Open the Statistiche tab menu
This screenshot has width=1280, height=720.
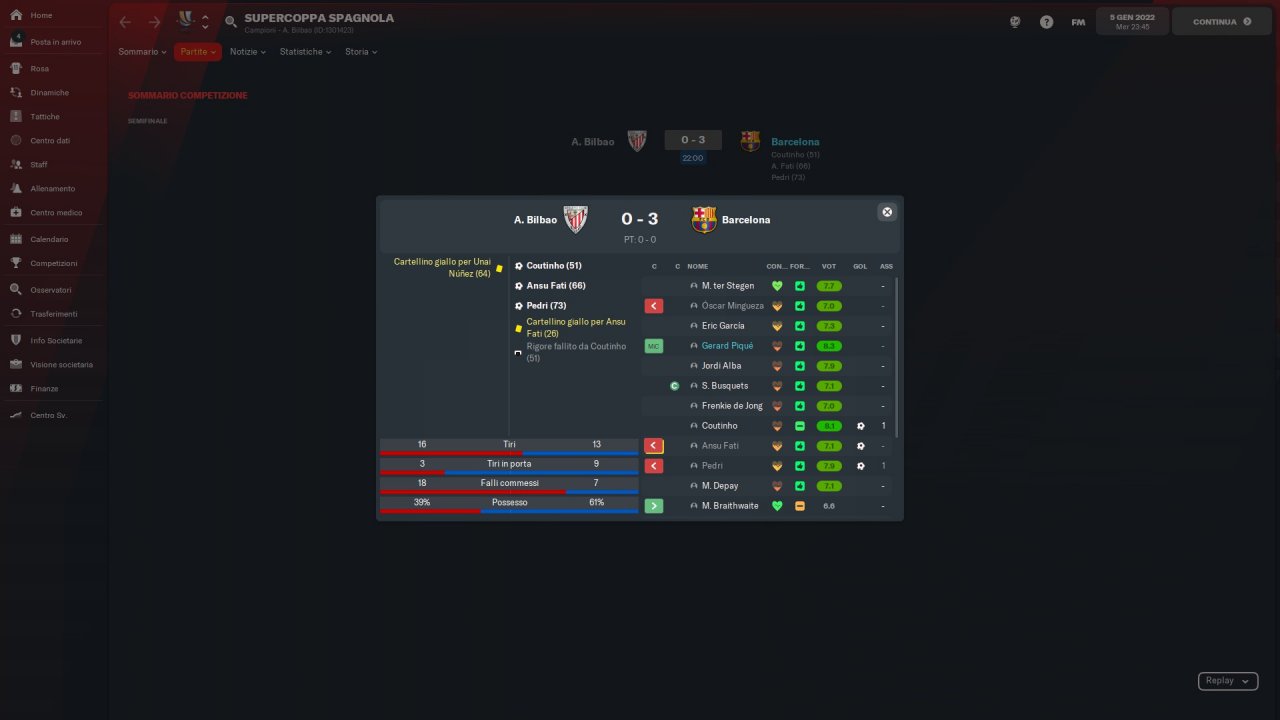[x=305, y=52]
